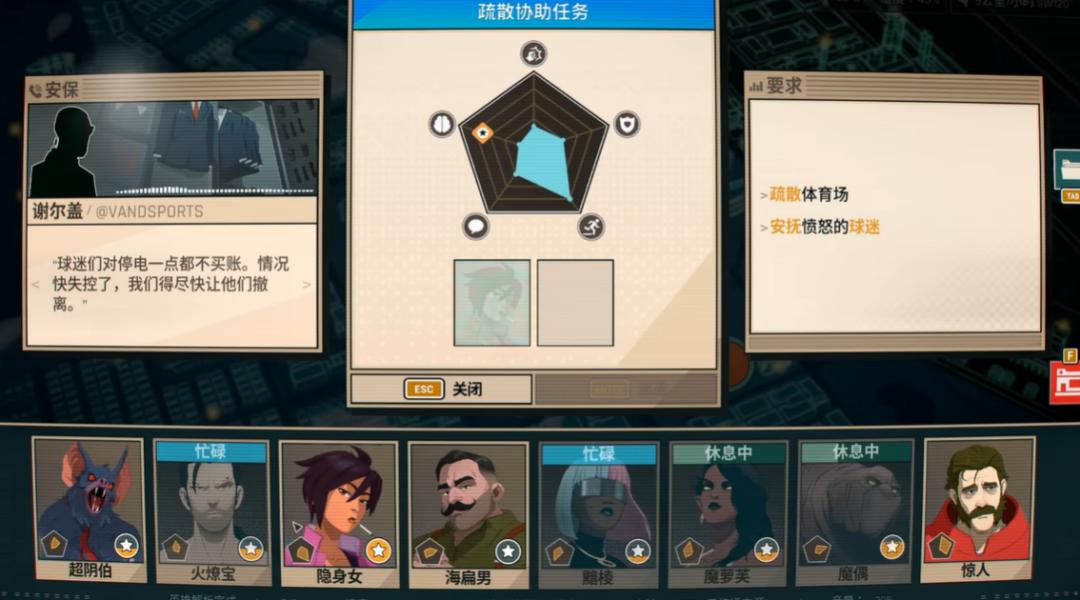Click the running figure stat icon
The image size is (1080, 600).
click(x=591, y=226)
